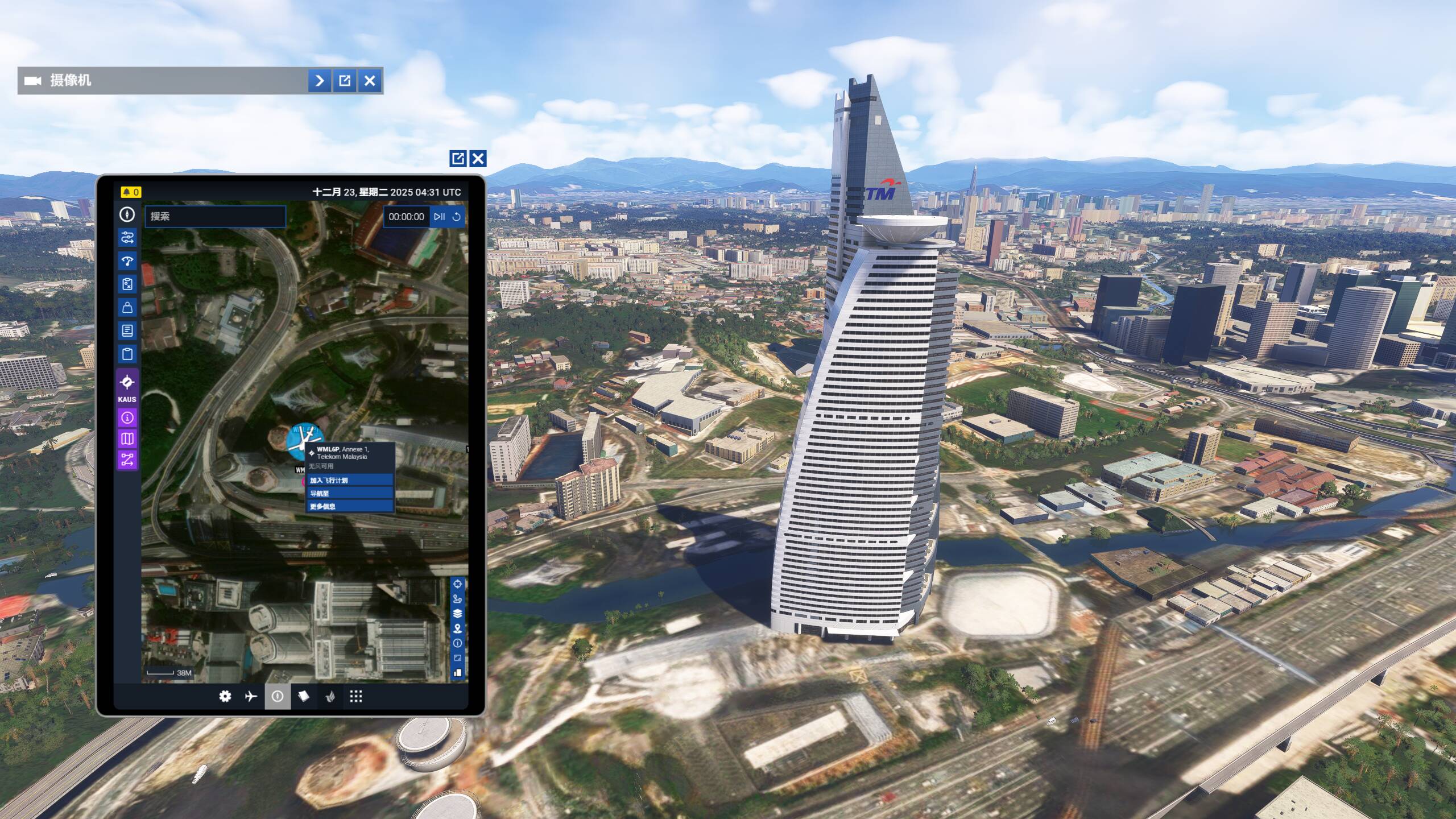Open the tablet settings gear icon
1456x819 pixels.
pyautogui.click(x=225, y=697)
